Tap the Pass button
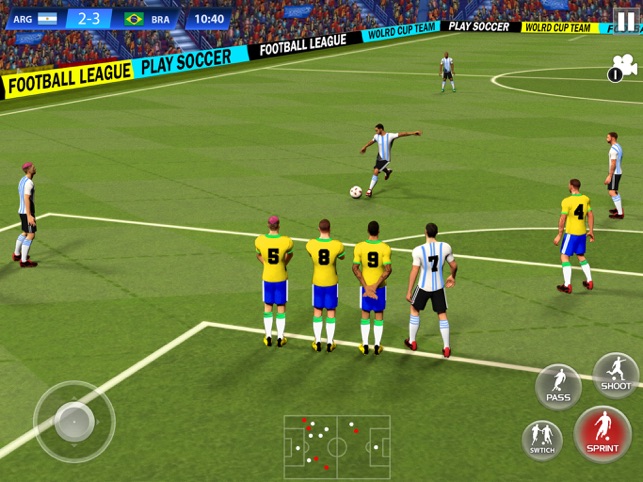Viewport: 643px width, 482px height. coord(558,386)
